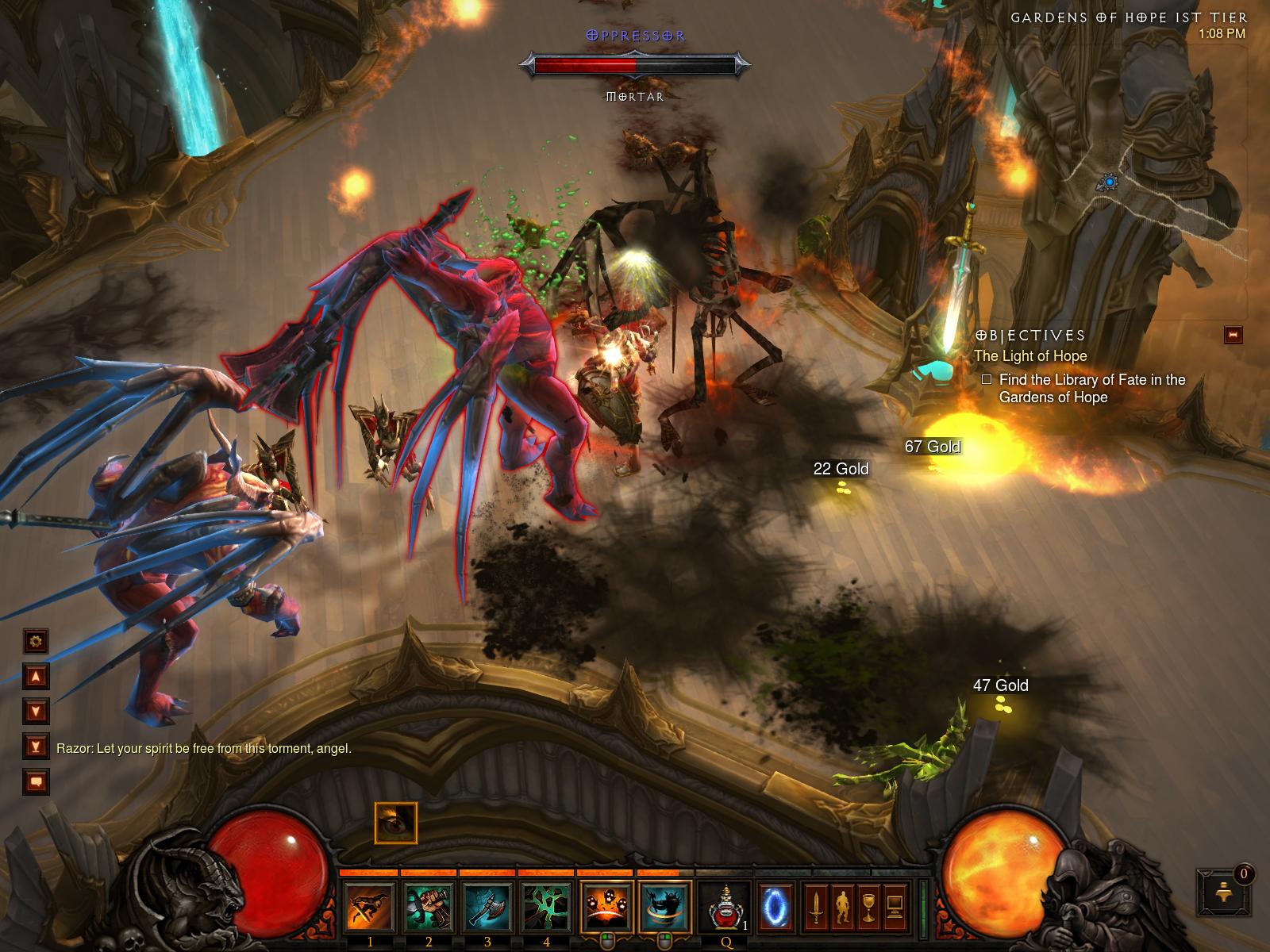Collapse the Objectives tracker

[x=1233, y=335]
